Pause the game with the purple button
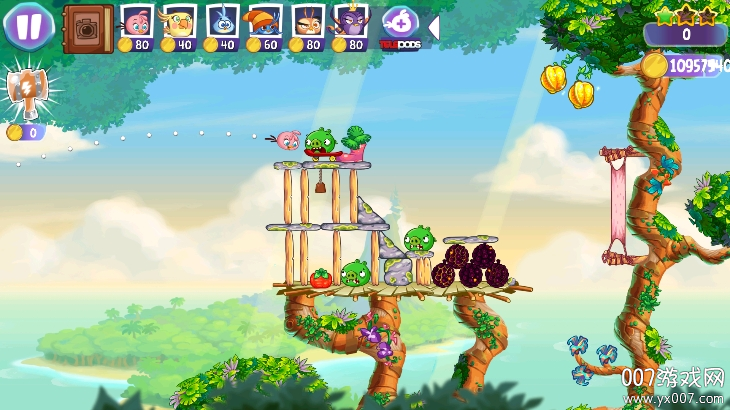 (28, 25)
